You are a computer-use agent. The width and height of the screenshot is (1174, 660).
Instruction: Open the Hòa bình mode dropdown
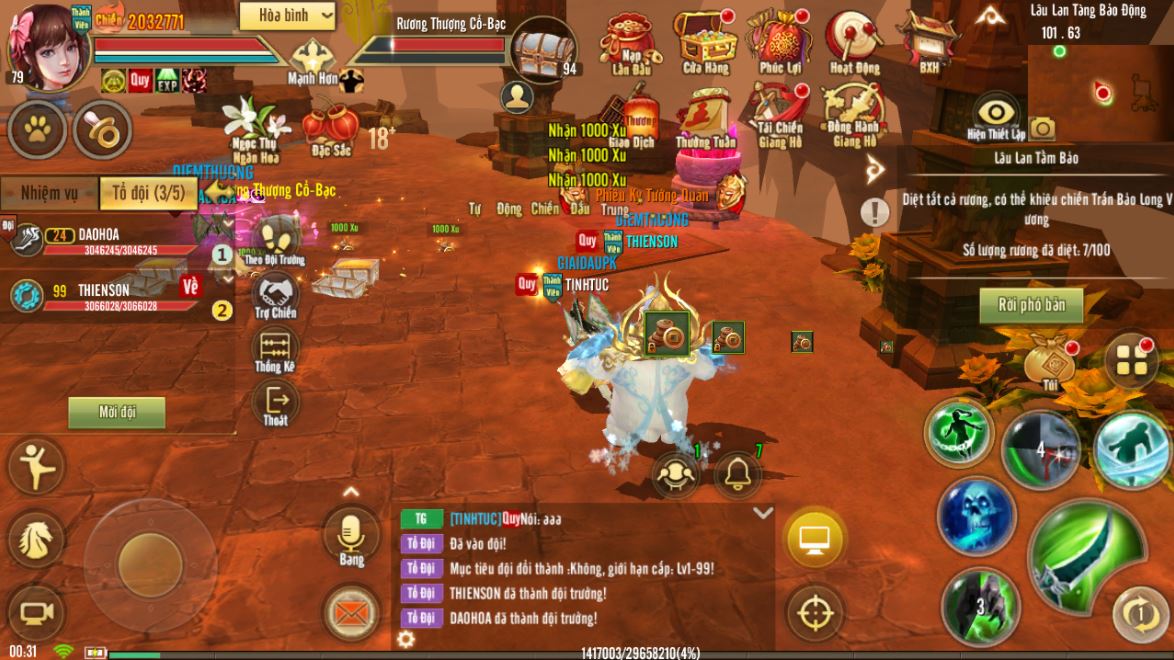pos(287,15)
